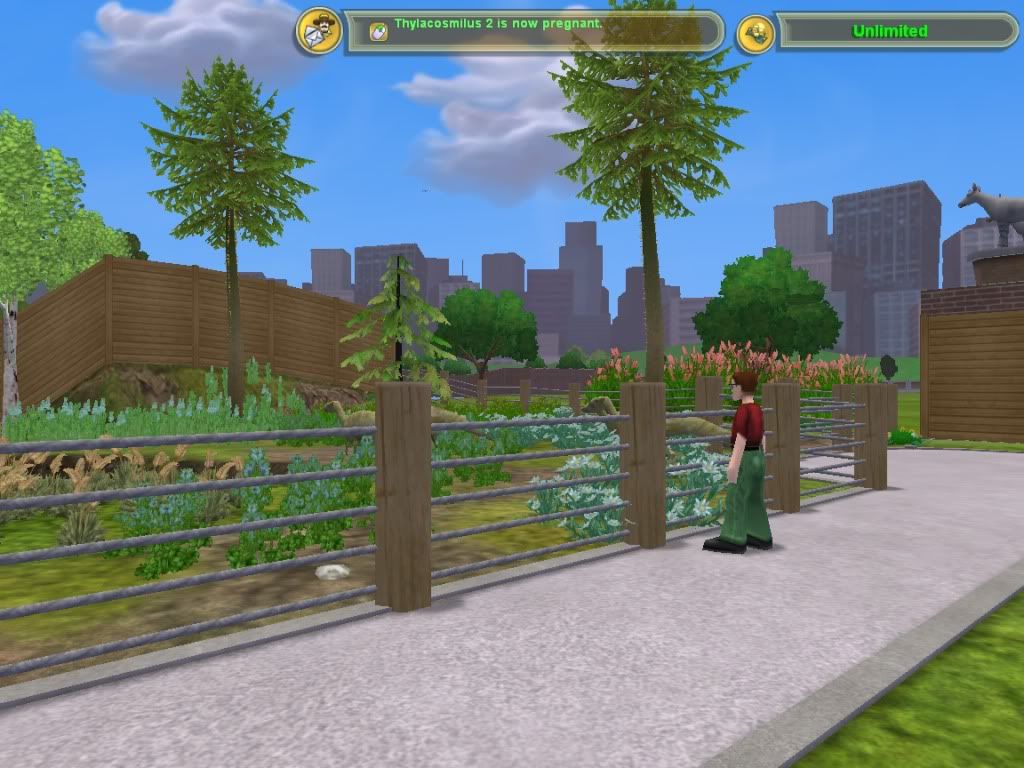Image resolution: width=1024 pixels, height=768 pixels.
Task: Open the zoo funds coin icon
Action: [x=755, y=33]
